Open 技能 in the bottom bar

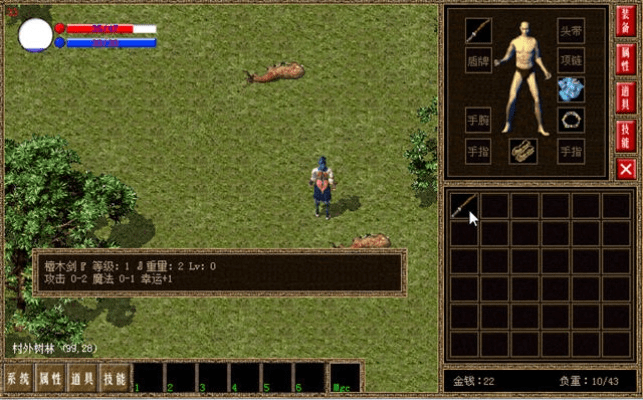(x=114, y=378)
